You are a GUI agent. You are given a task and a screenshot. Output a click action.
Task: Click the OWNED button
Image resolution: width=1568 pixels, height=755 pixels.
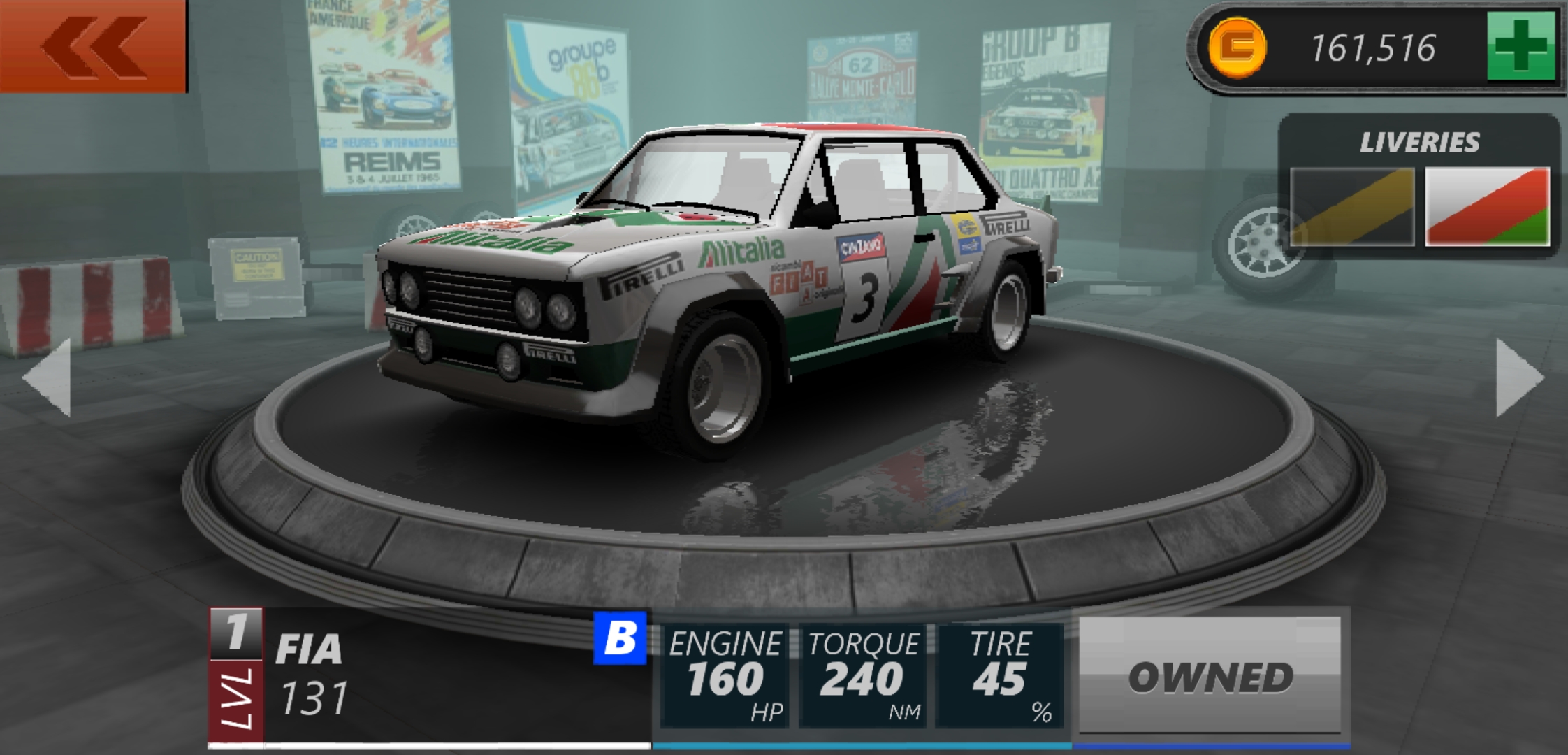pos(1210,676)
